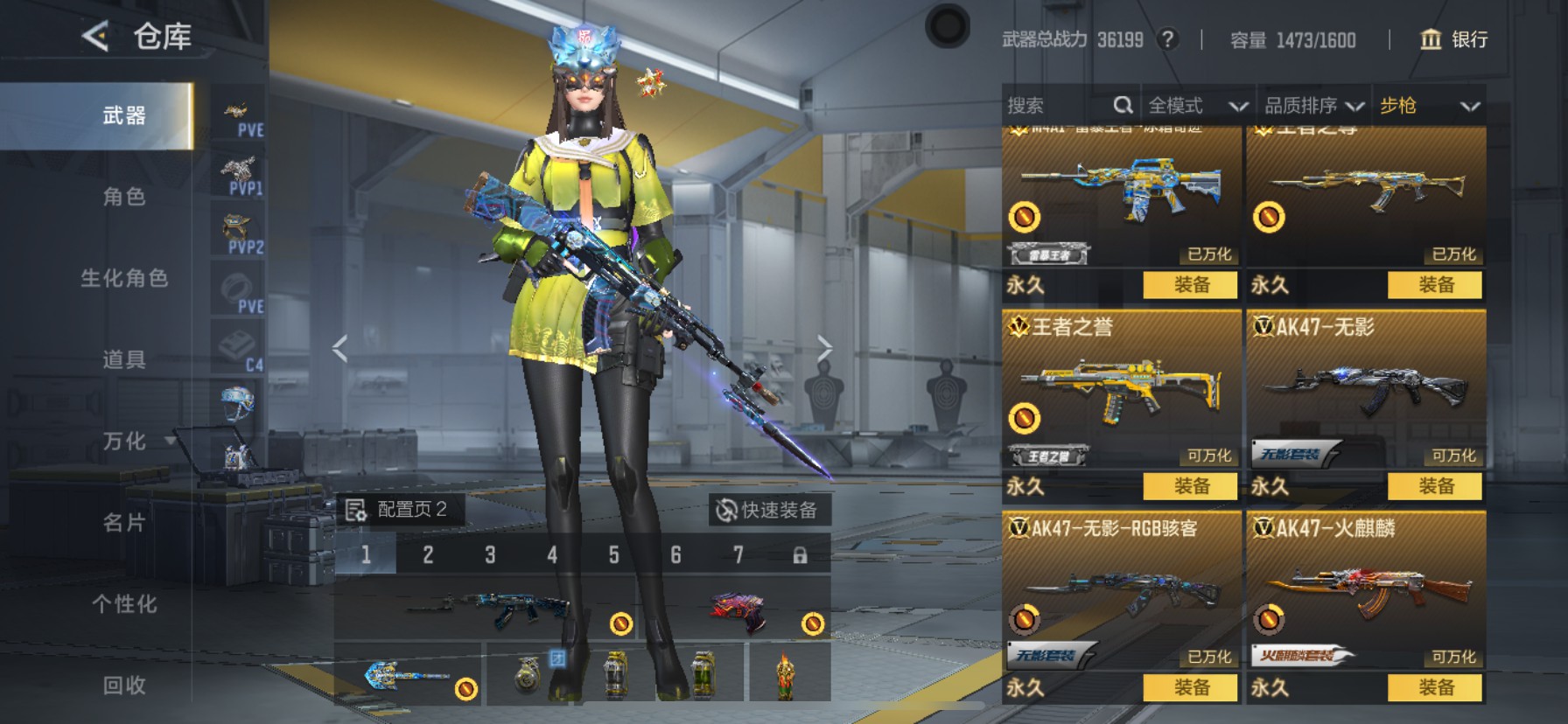Switch to the 角色 sidebar tab
The width and height of the screenshot is (1568, 724).
(122, 198)
